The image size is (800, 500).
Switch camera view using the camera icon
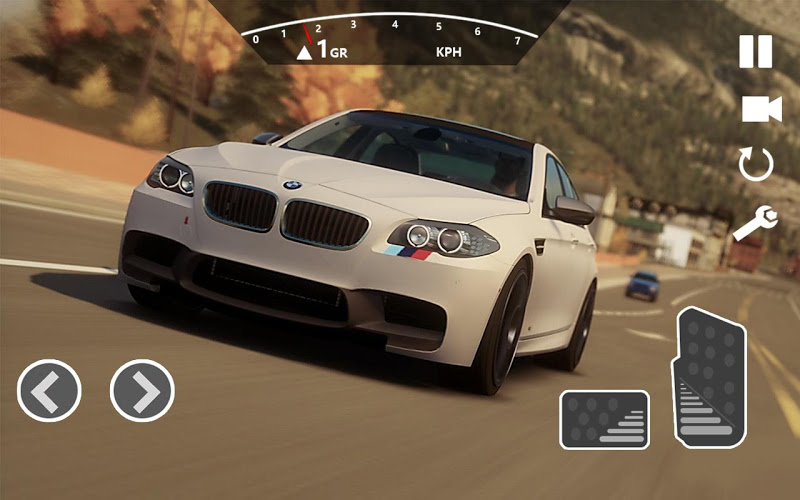(760, 109)
